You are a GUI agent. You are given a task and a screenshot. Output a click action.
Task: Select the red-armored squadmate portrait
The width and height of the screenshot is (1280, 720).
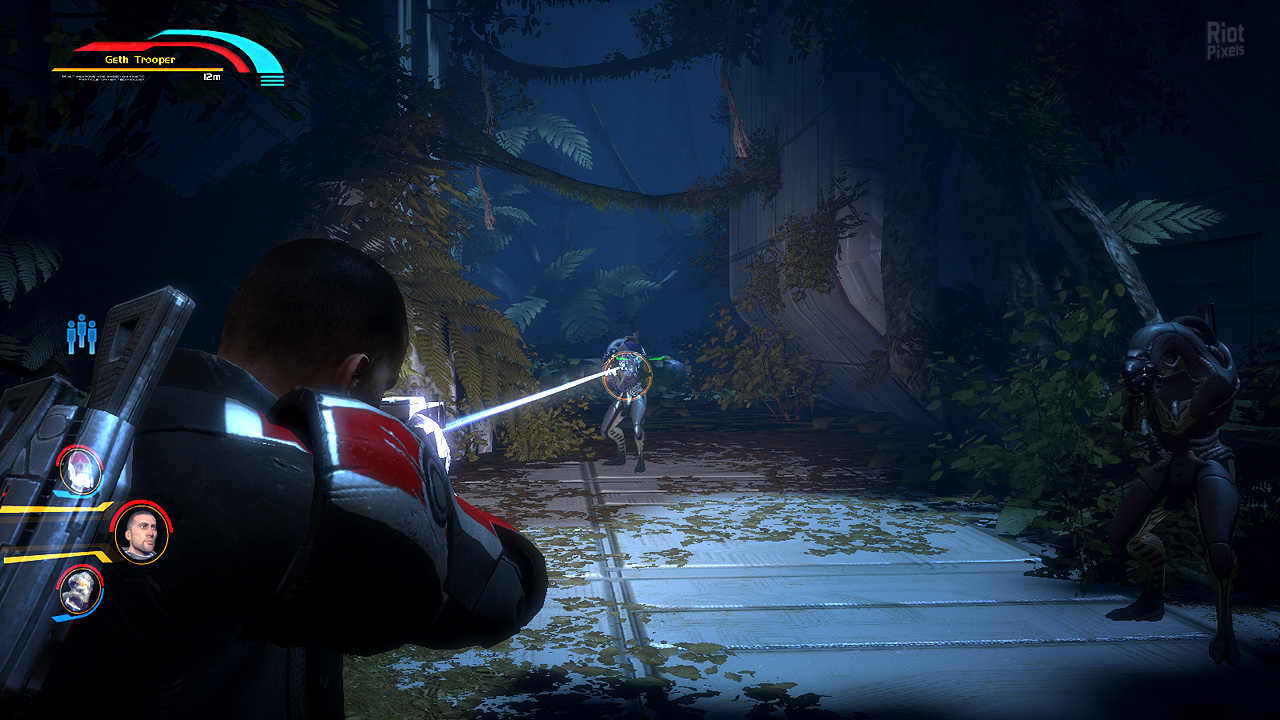coord(80,469)
